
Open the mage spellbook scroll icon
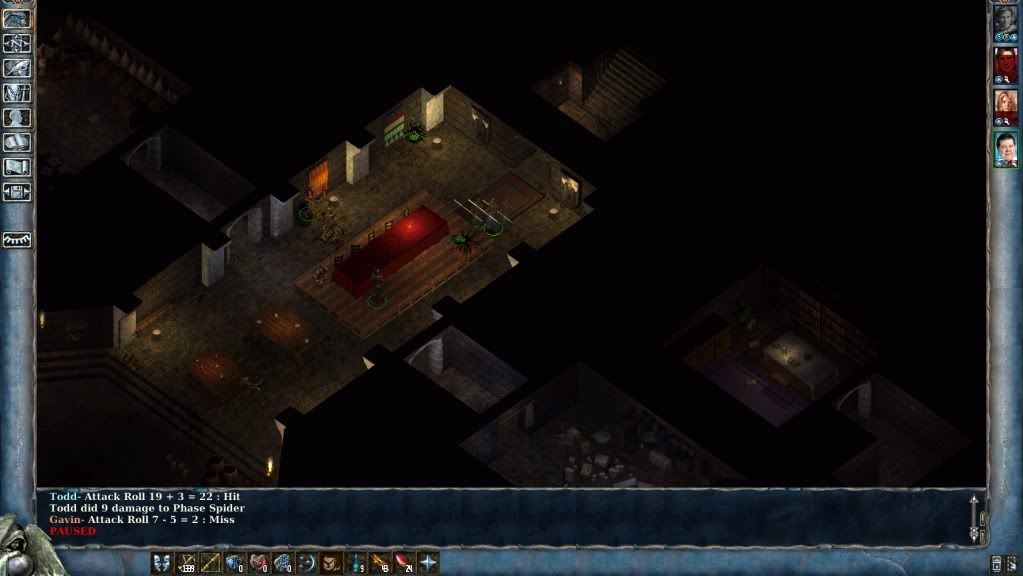pos(18,143)
